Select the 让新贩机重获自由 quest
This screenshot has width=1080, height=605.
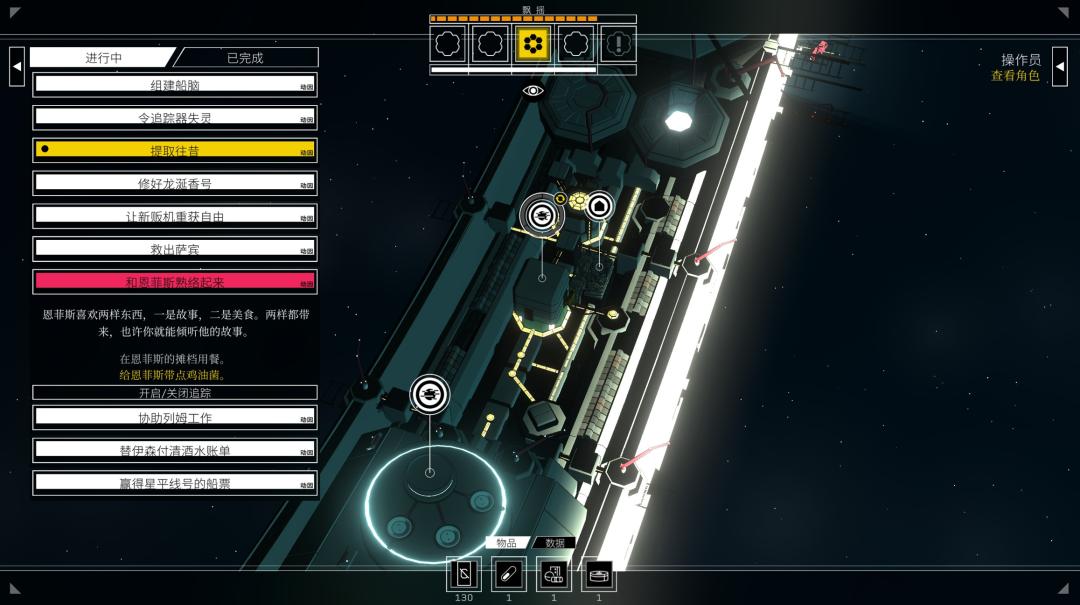(x=174, y=216)
